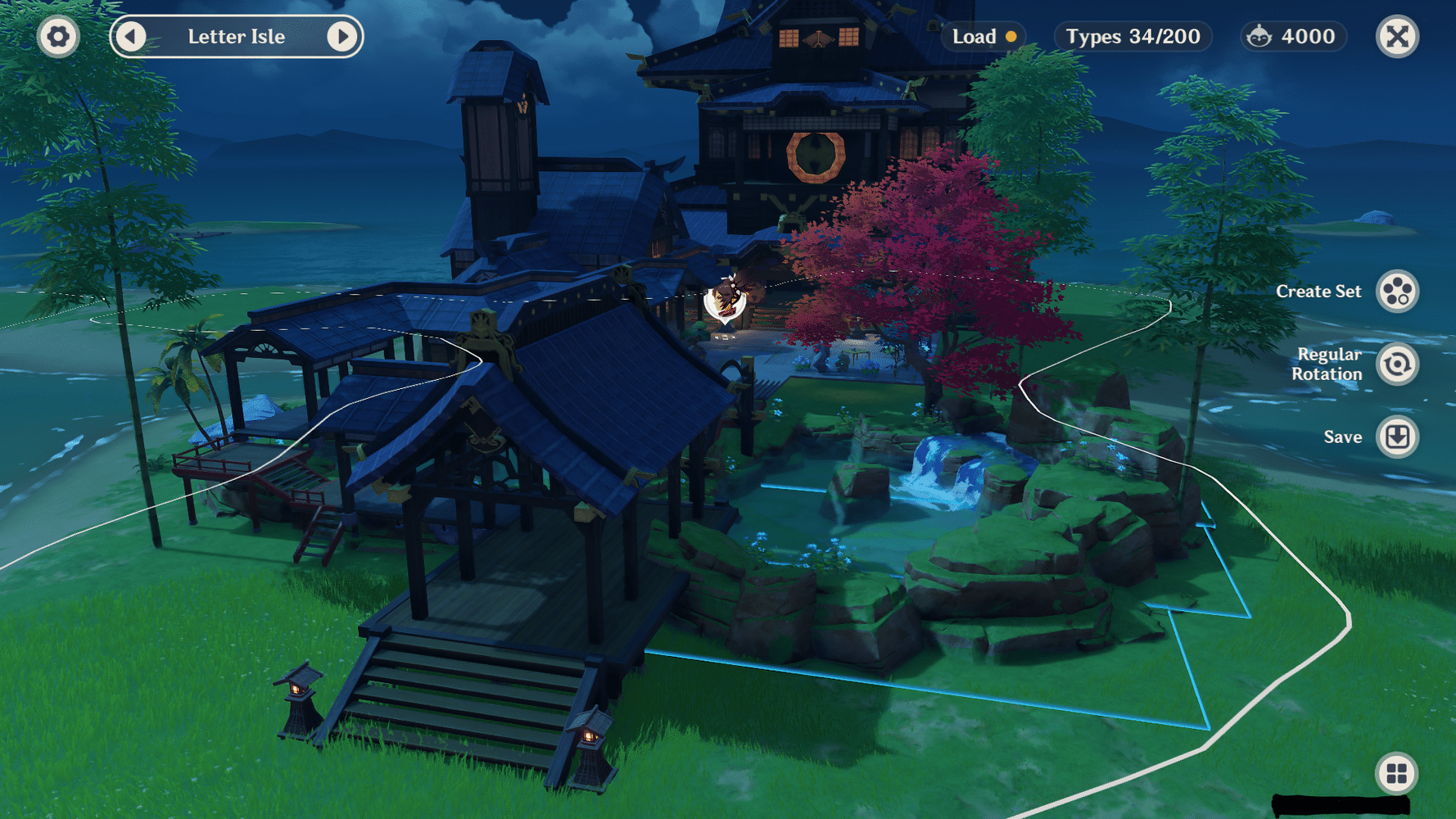Viewport: 1456px width, 819px height.
Task: Select the next area arrow
Action: pyautogui.click(x=344, y=36)
